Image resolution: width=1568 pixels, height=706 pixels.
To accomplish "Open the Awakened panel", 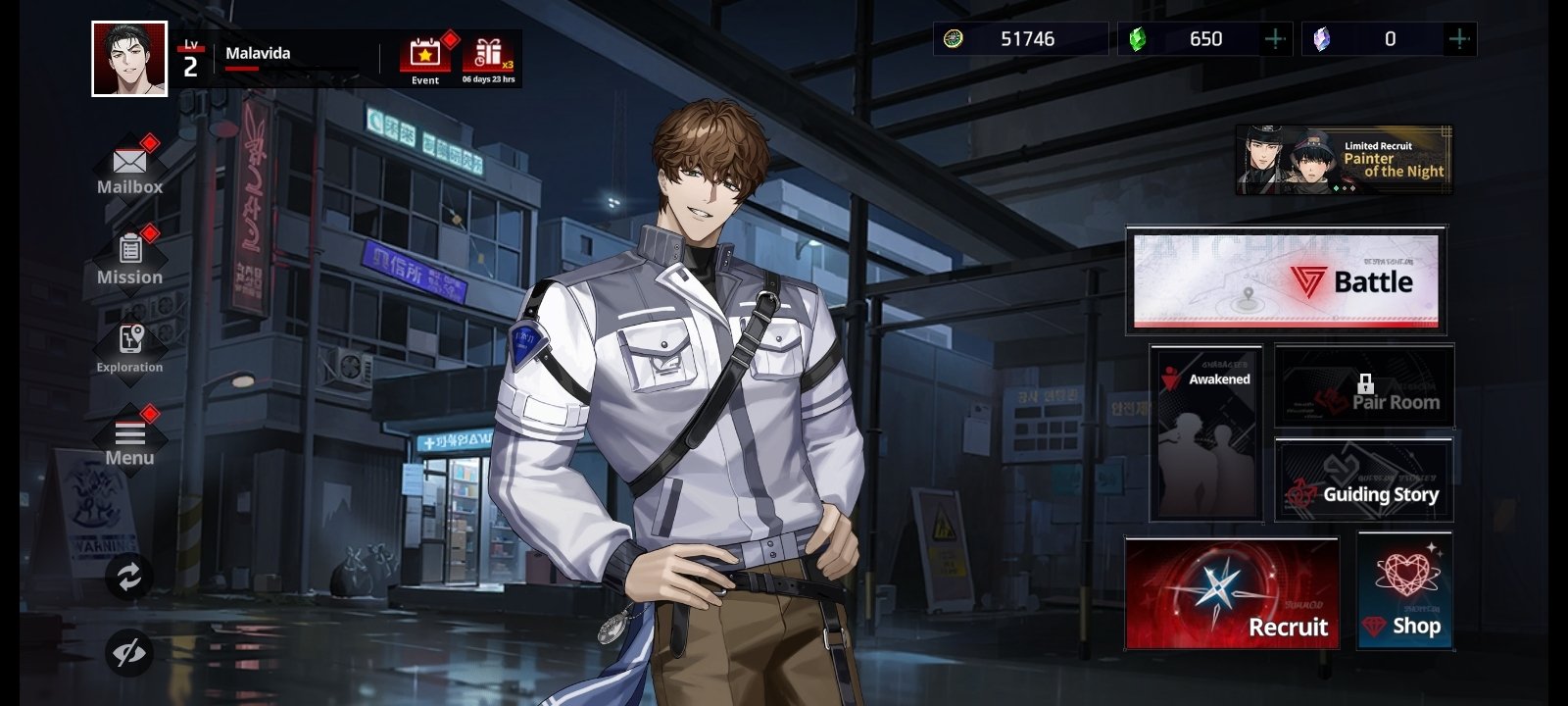I will point(1206,431).
